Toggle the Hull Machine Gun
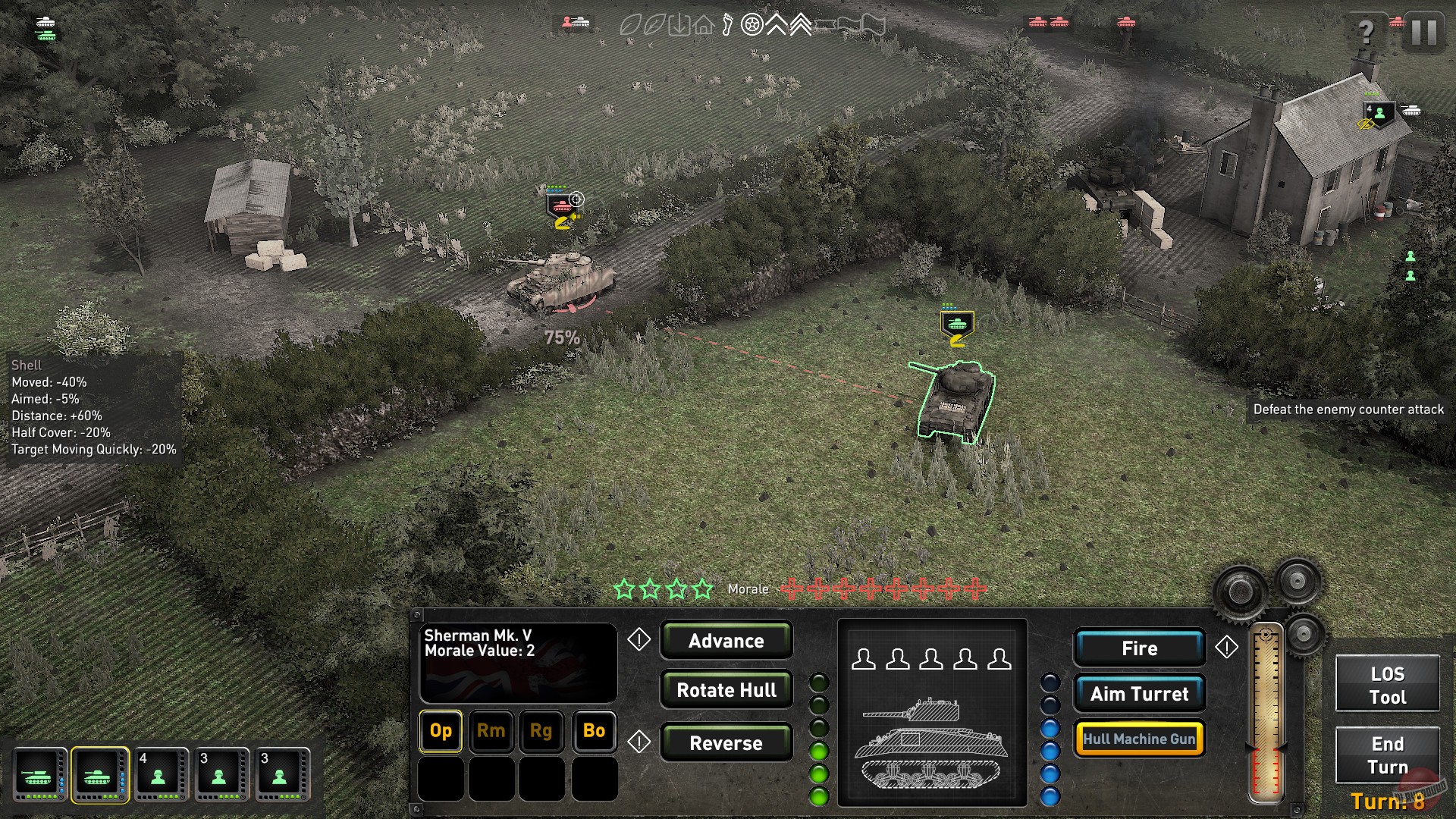The height and width of the screenshot is (819, 1456). 1140,738
